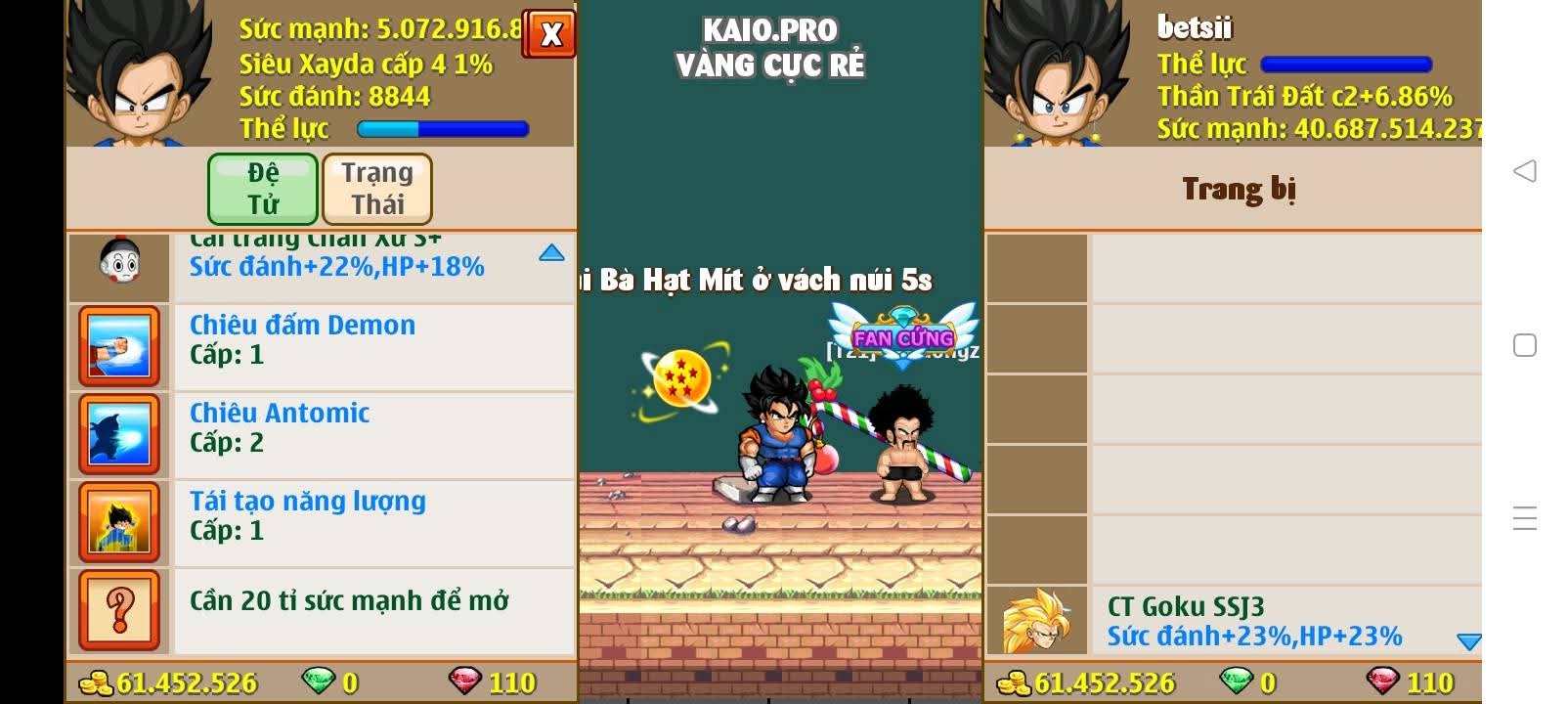Tap the Android back triangle button
Image resolution: width=1568 pixels, height=704 pixels.
tap(1524, 171)
